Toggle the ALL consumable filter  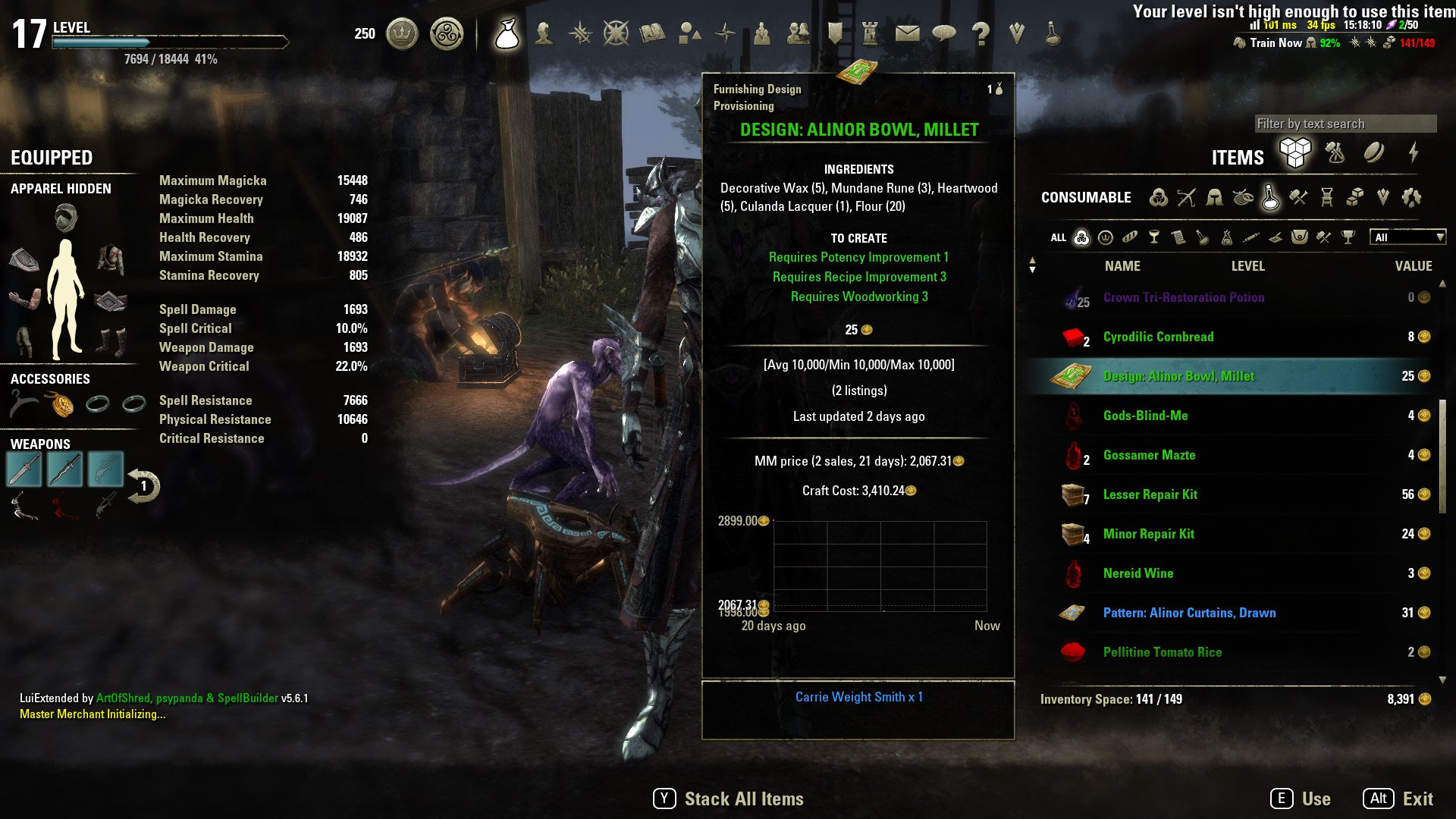click(1059, 237)
